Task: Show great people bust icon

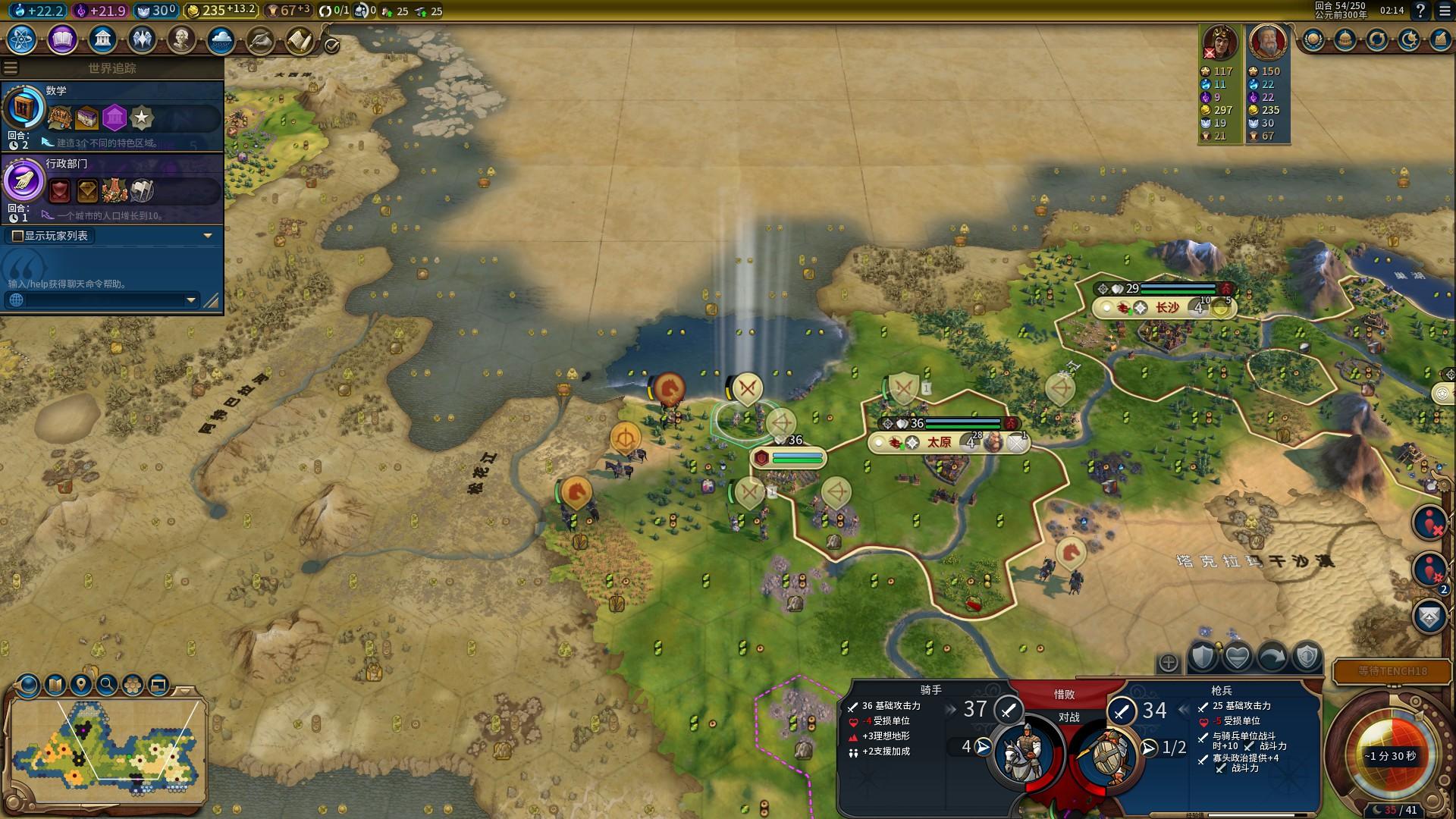Action: 181,39
